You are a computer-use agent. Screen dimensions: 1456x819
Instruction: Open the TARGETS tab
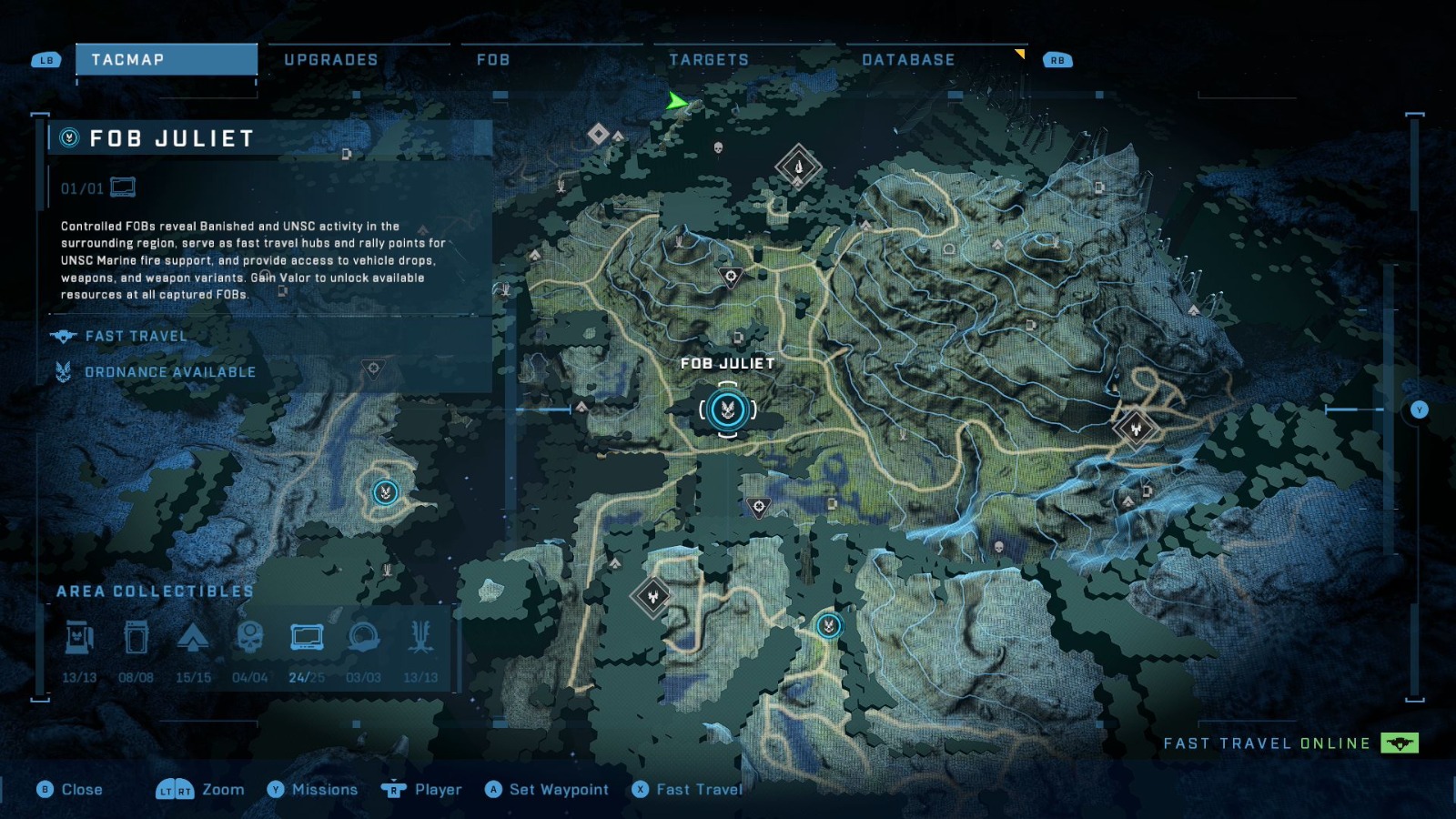[x=709, y=59]
